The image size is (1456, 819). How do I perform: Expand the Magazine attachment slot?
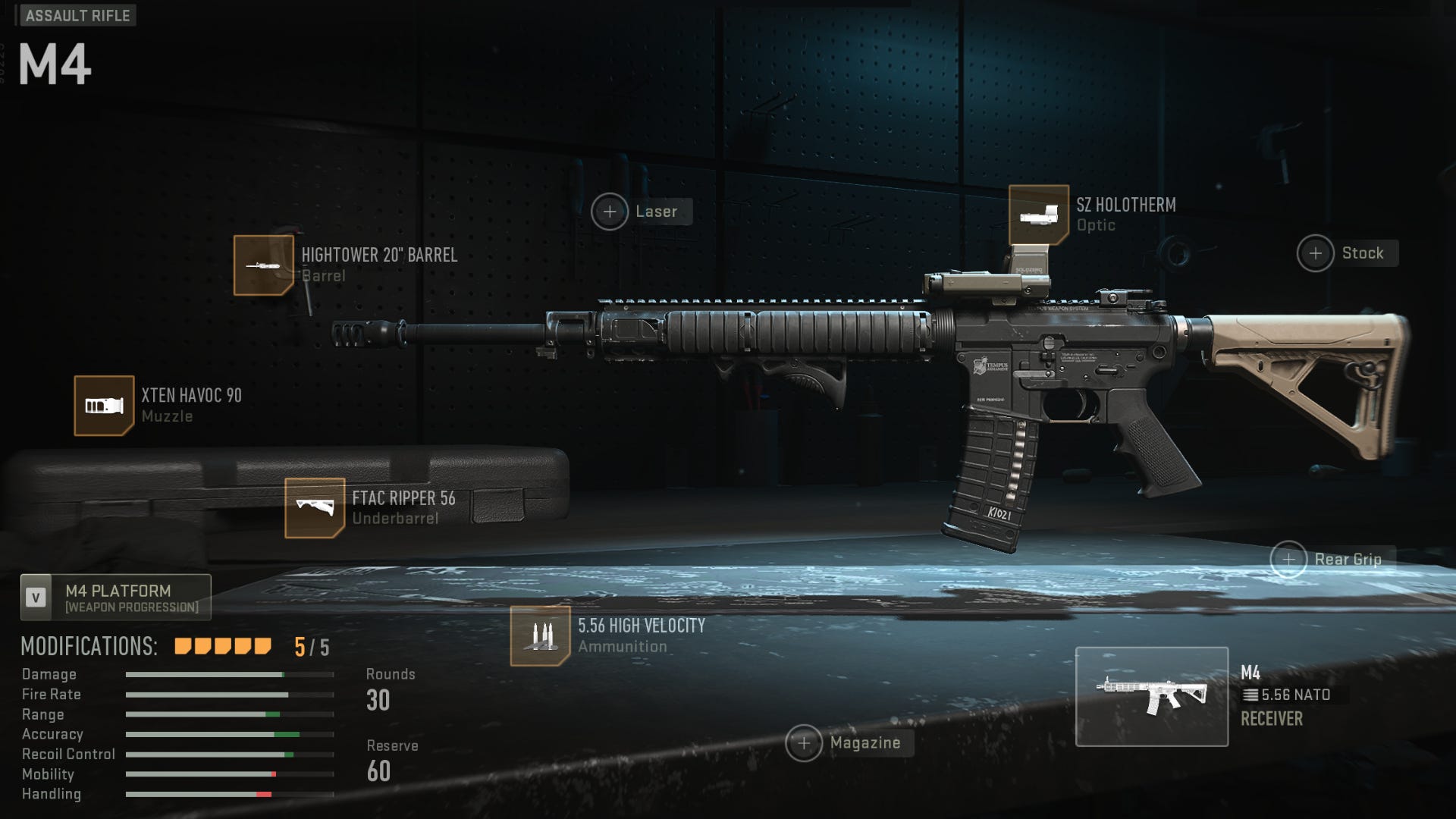[x=805, y=743]
